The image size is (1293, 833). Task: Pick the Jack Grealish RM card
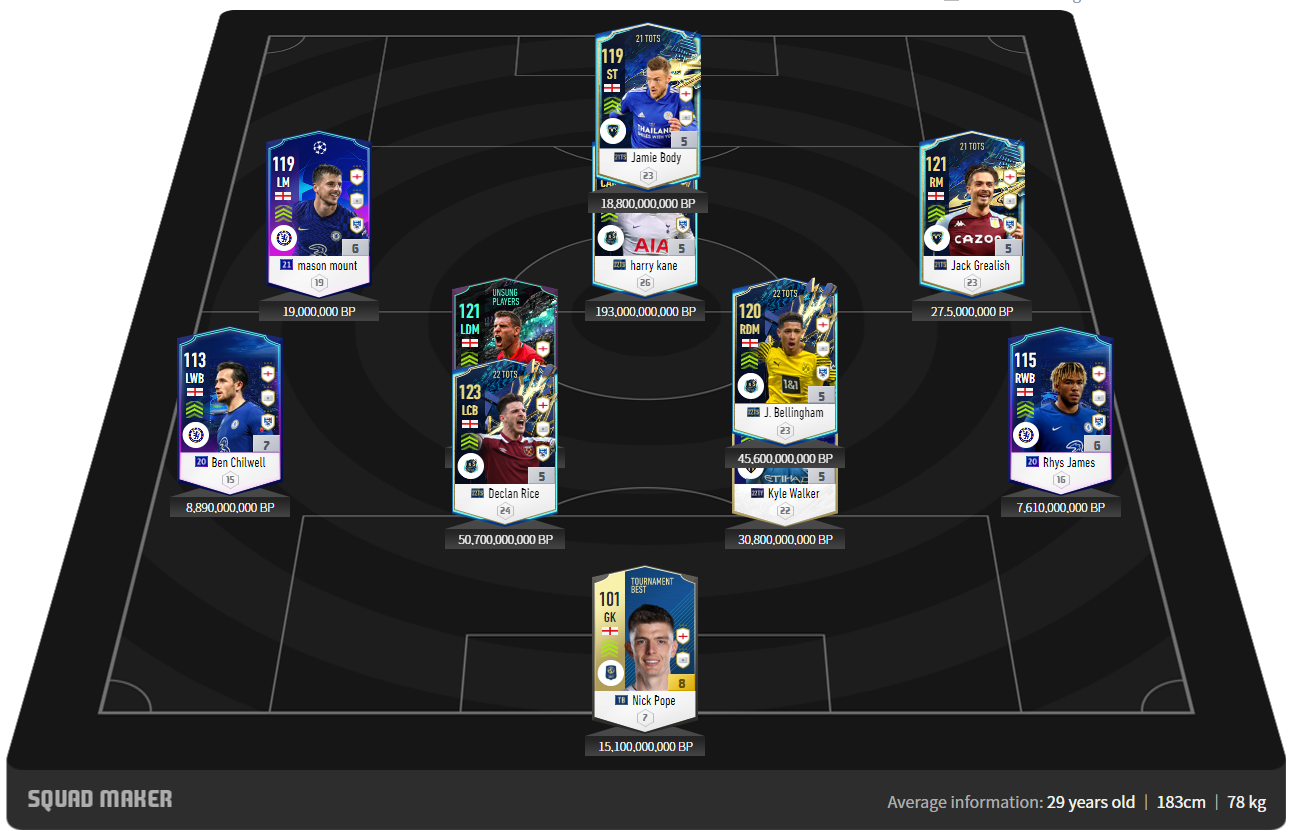tap(971, 212)
